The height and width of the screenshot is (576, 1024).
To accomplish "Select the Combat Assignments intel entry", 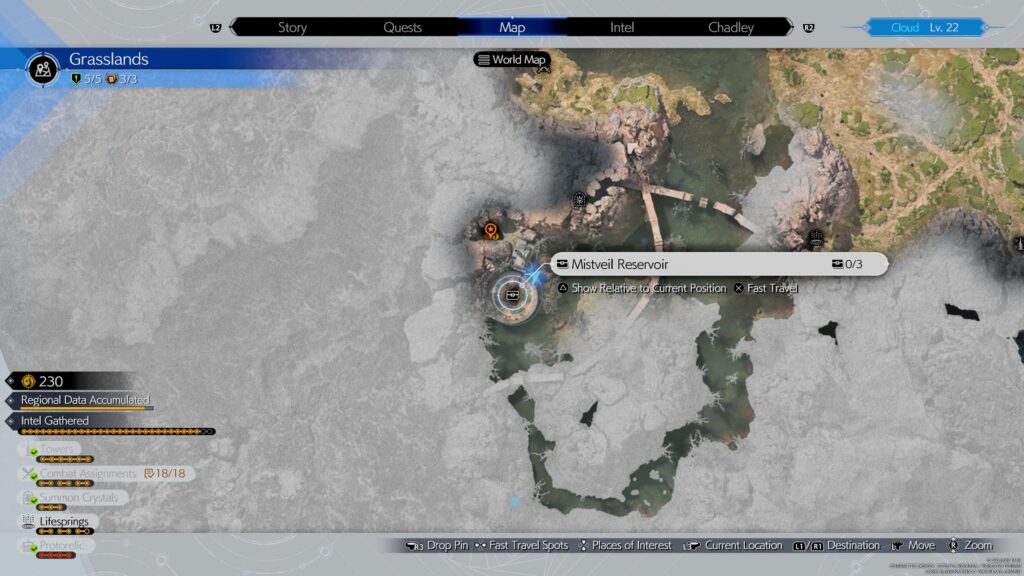I will [88, 473].
